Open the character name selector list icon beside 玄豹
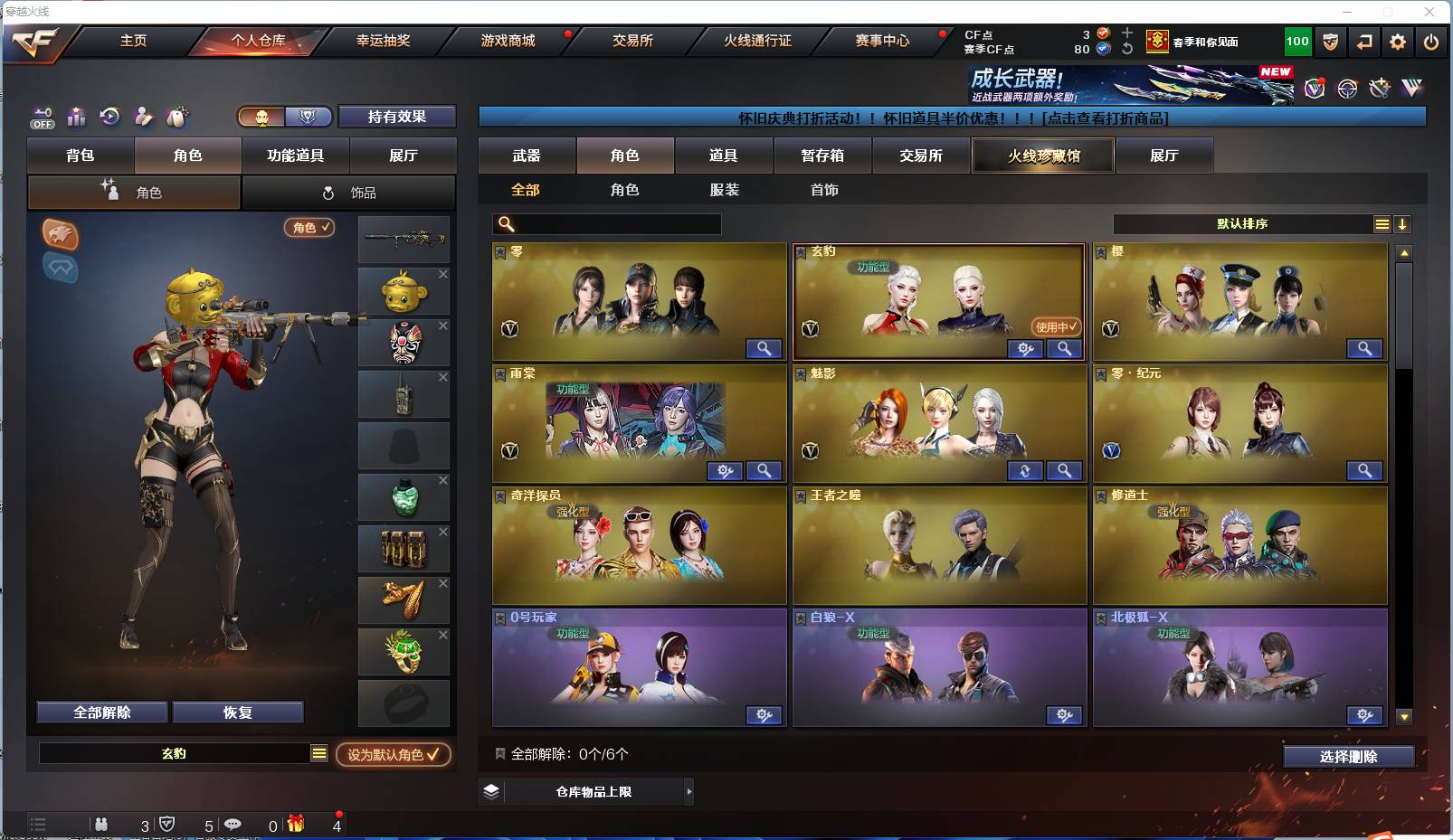 (x=319, y=751)
